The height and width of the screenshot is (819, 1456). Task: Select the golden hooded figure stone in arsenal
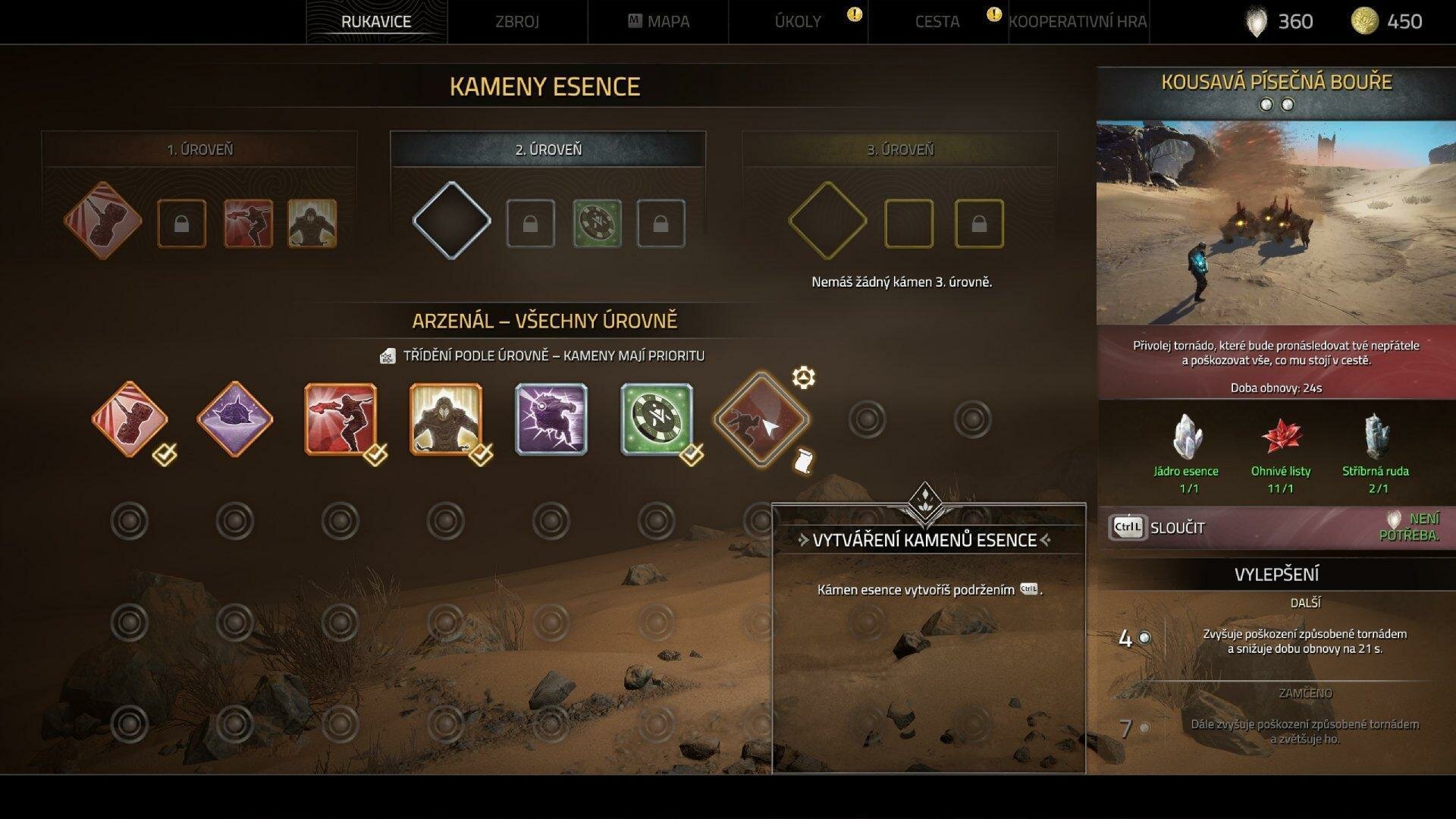(446, 419)
